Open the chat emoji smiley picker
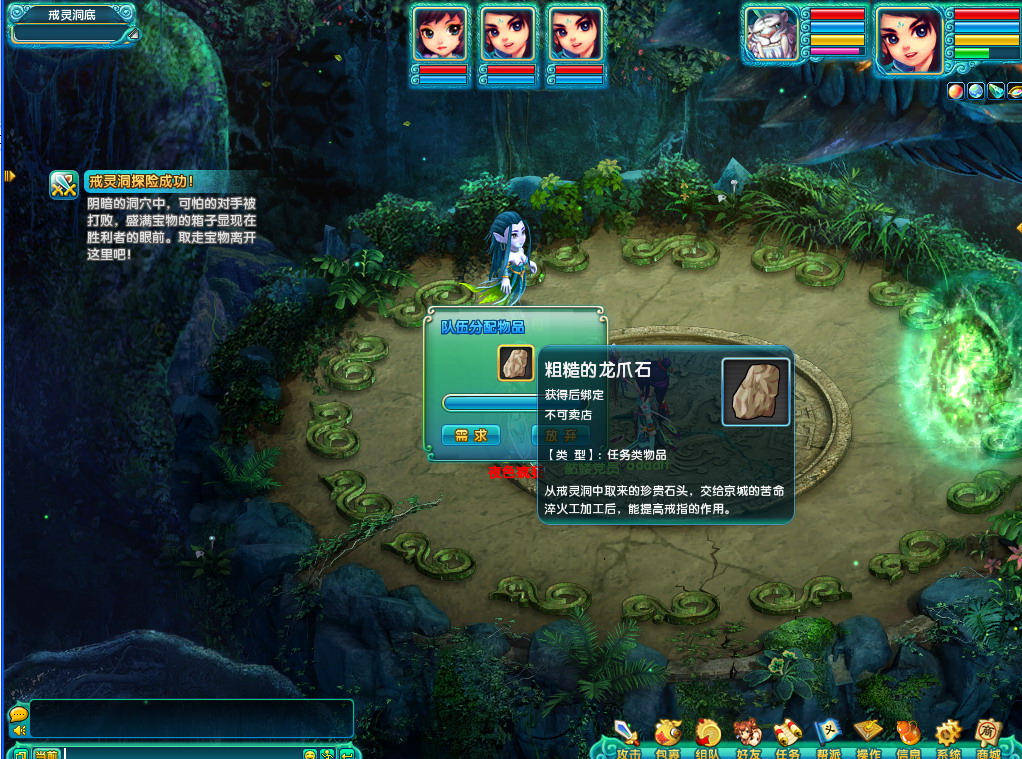1022x759 pixels. click(310, 753)
